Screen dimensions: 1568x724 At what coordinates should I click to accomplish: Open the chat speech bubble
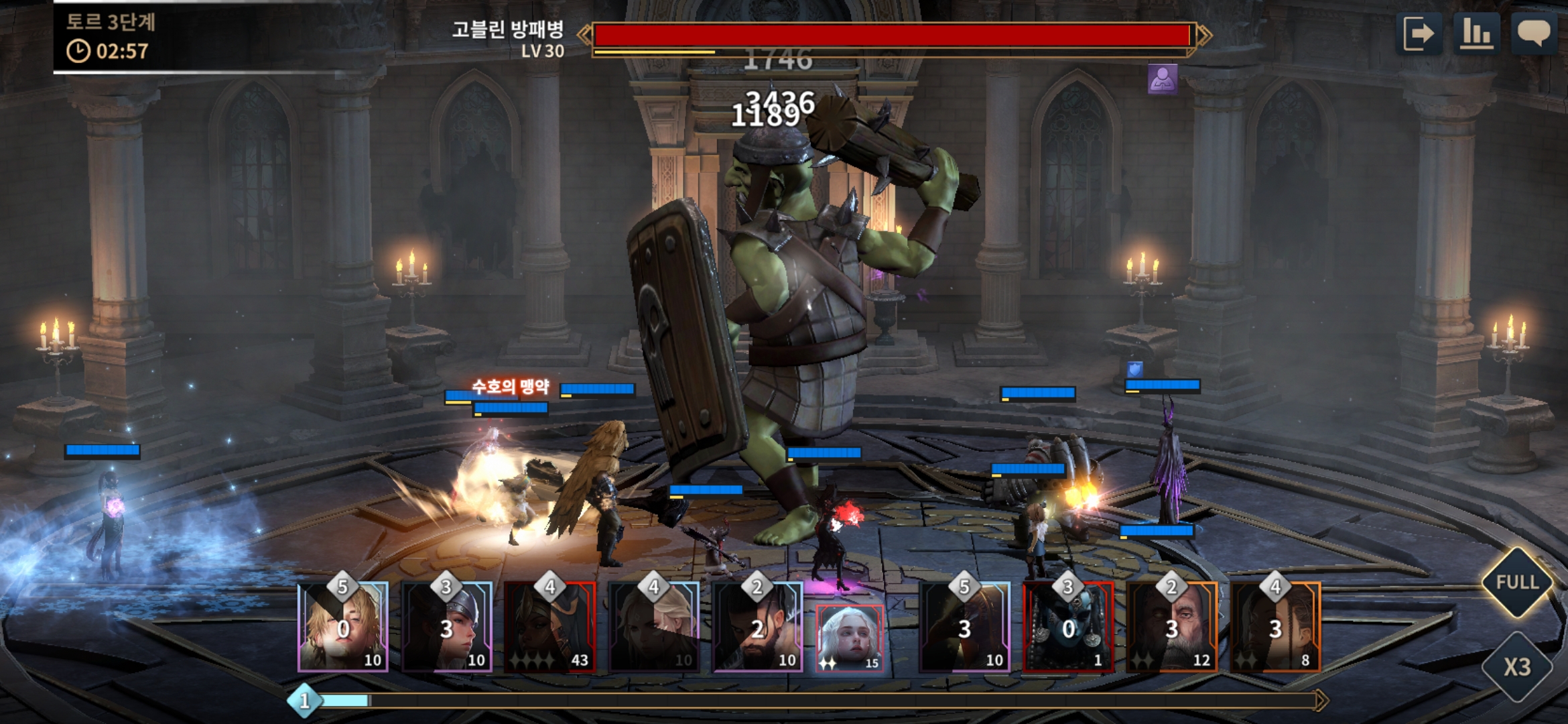1533,34
